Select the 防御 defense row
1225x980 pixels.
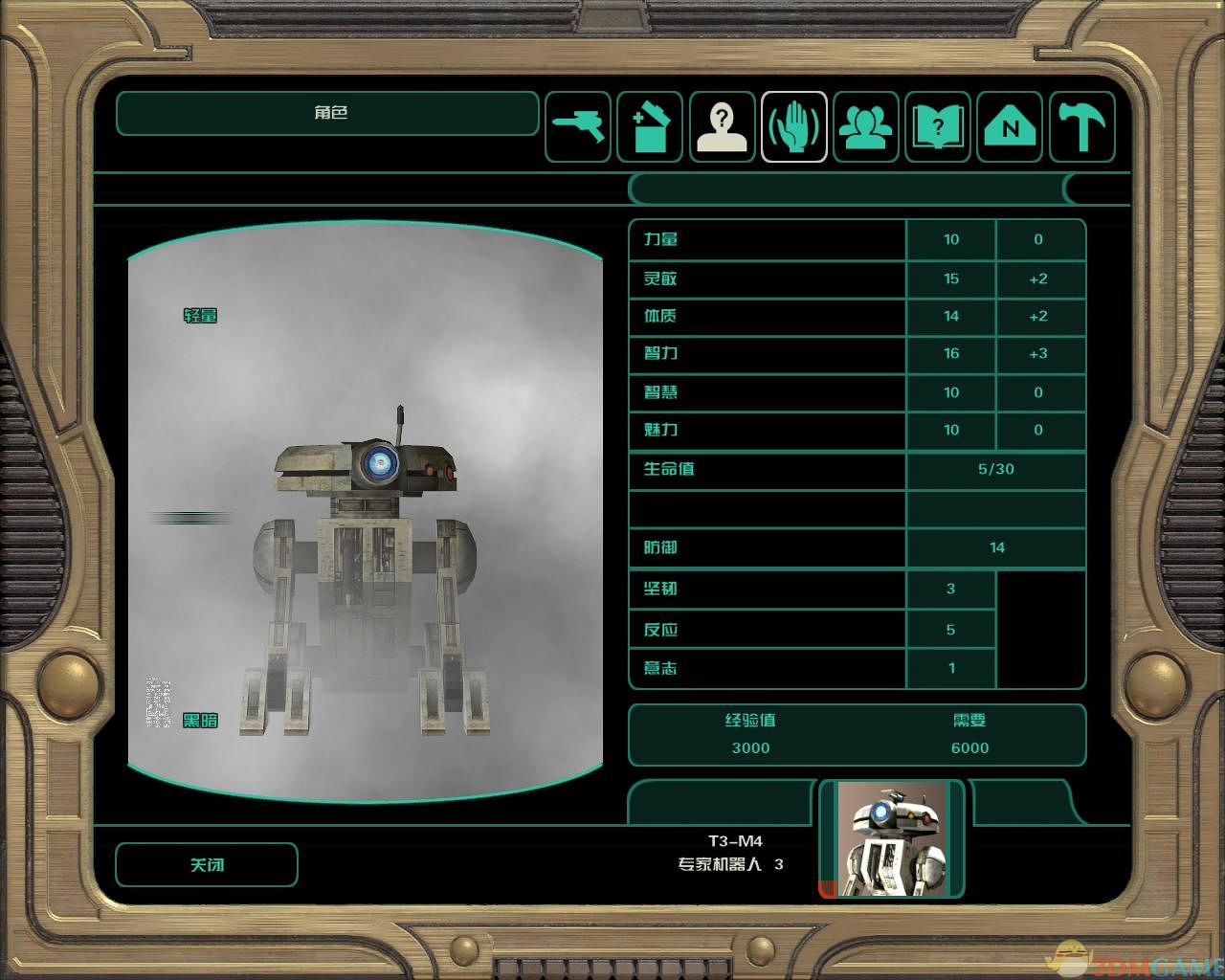point(766,547)
